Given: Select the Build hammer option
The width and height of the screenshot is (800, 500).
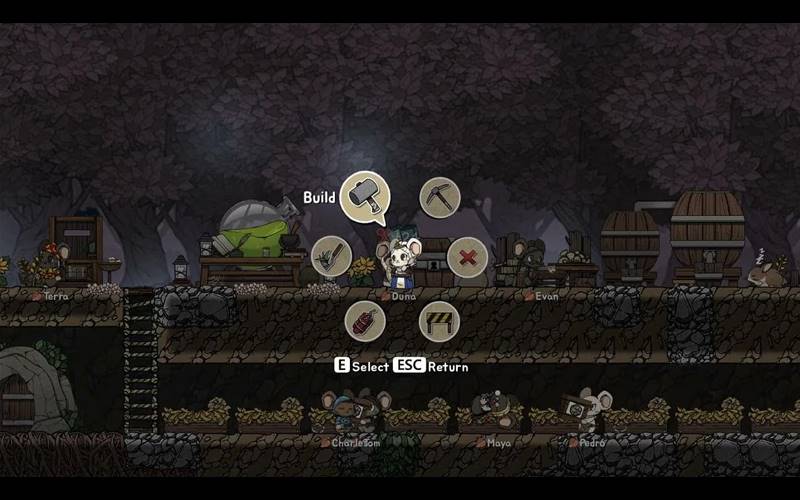Looking at the screenshot, I should (x=365, y=197).
